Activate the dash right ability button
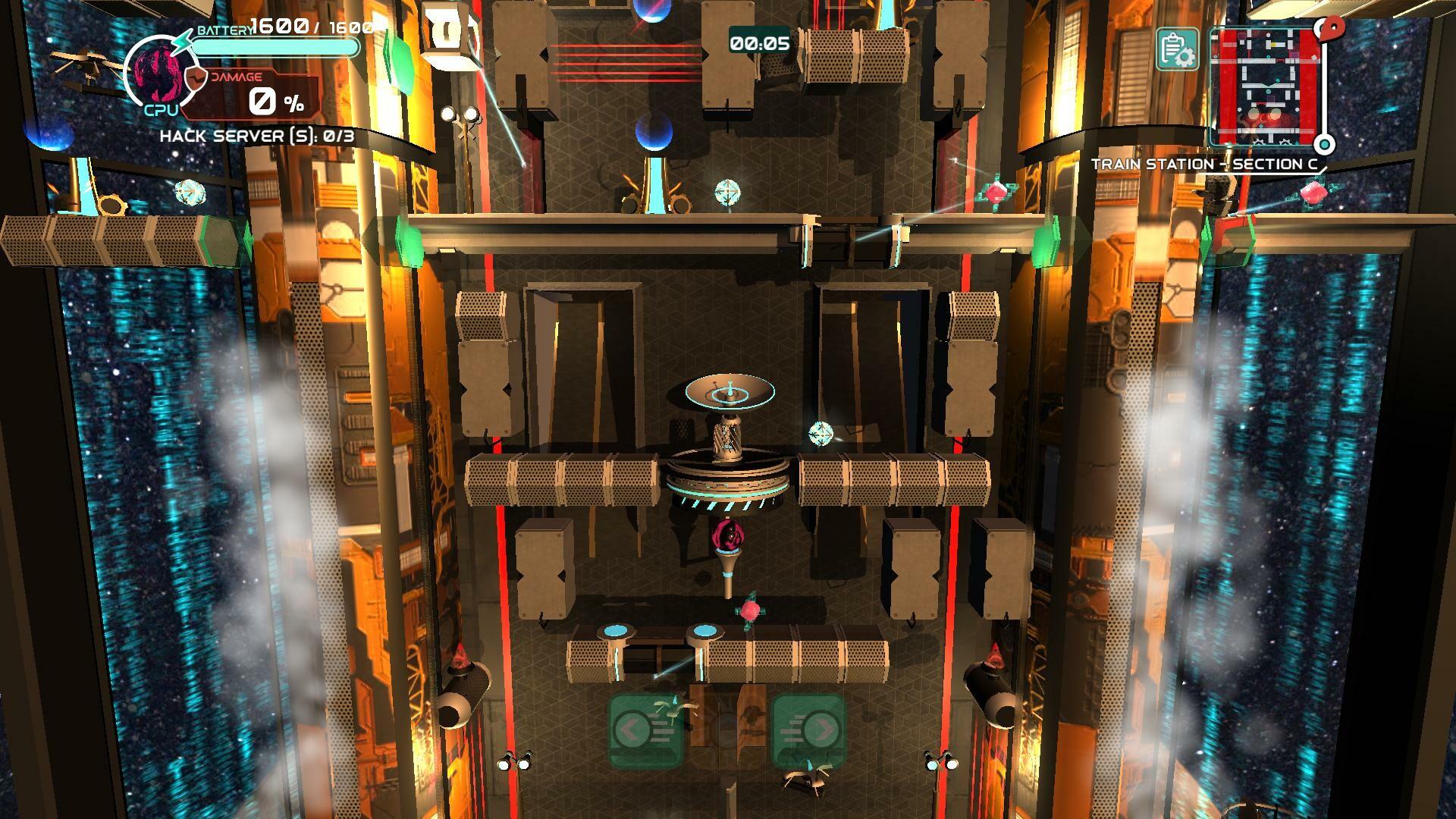This screenshot has width=1456, height=819. tap(808, 730)
